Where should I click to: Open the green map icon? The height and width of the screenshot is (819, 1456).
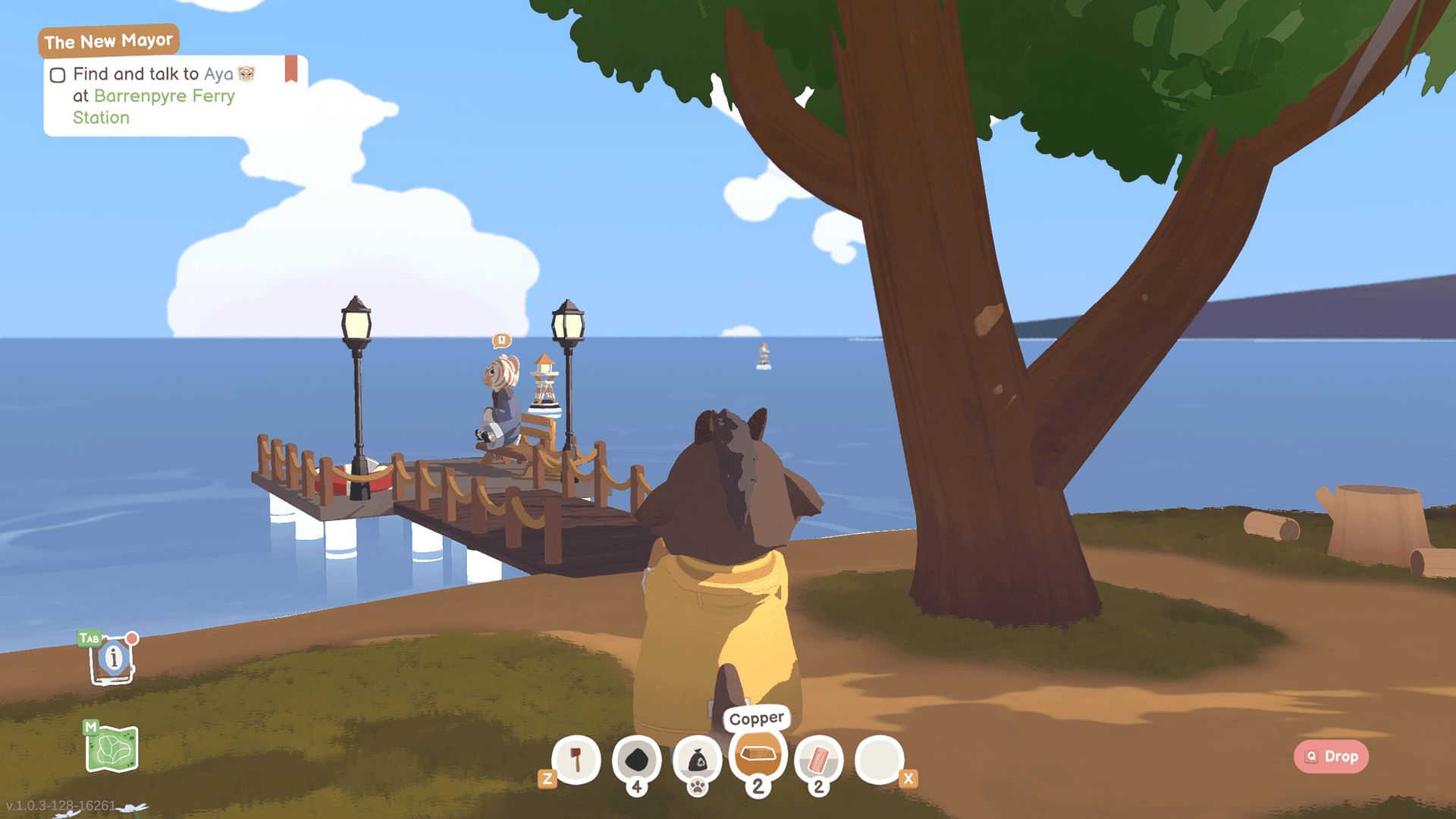(x=112, y=748)
